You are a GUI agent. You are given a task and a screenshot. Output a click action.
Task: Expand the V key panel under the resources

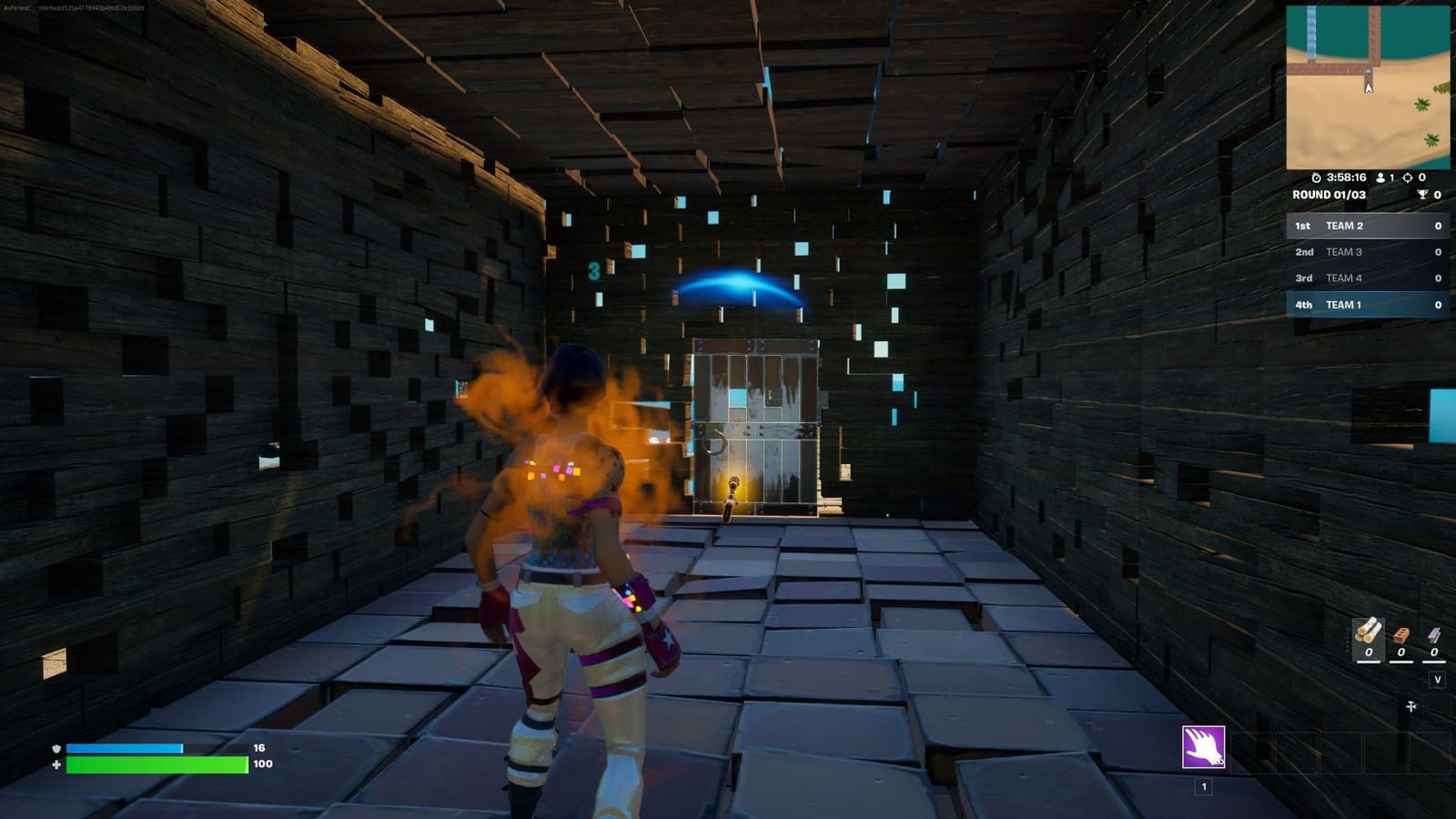pos(1438,679)
